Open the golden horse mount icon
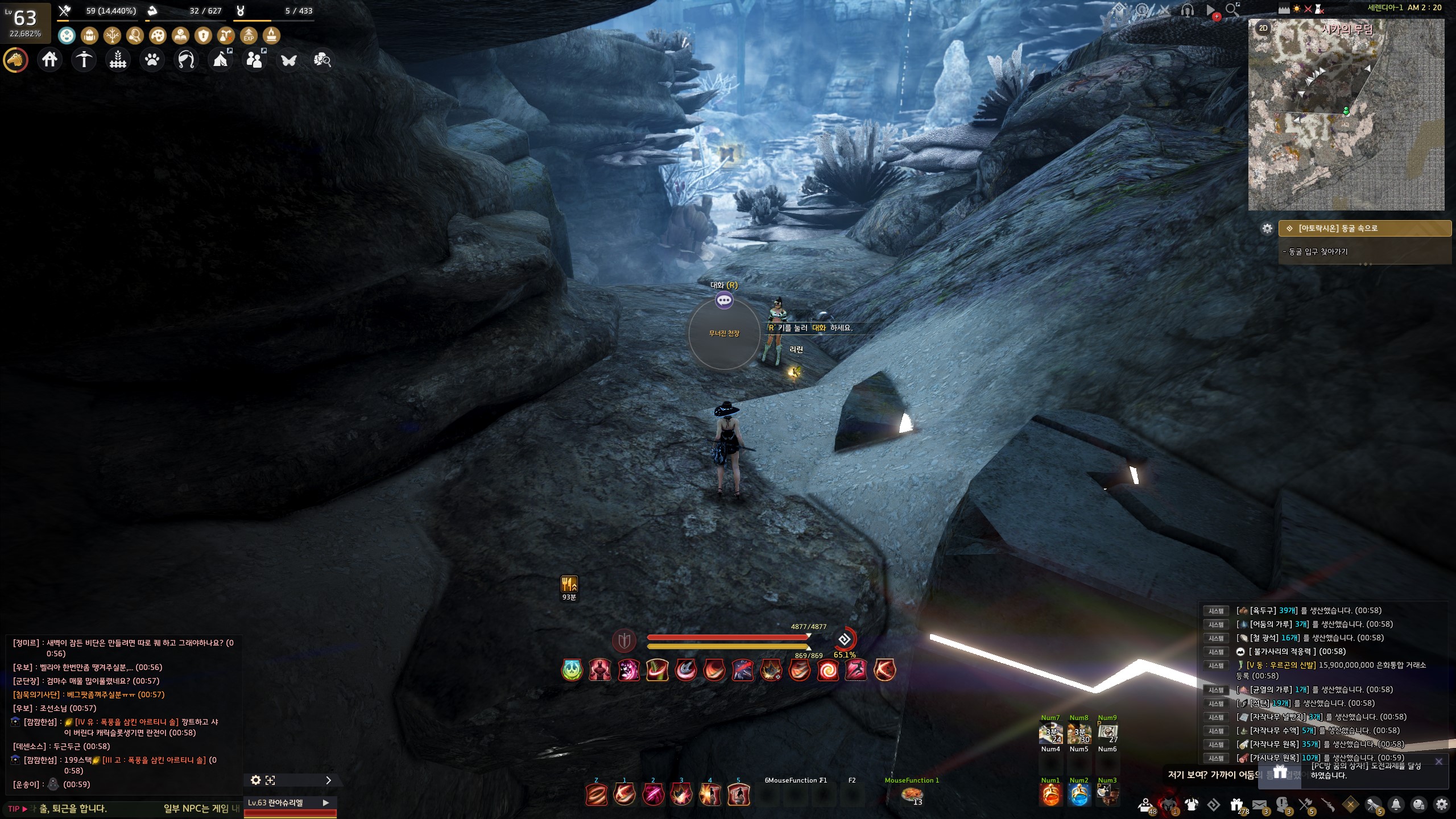 (x=16, y=59)
